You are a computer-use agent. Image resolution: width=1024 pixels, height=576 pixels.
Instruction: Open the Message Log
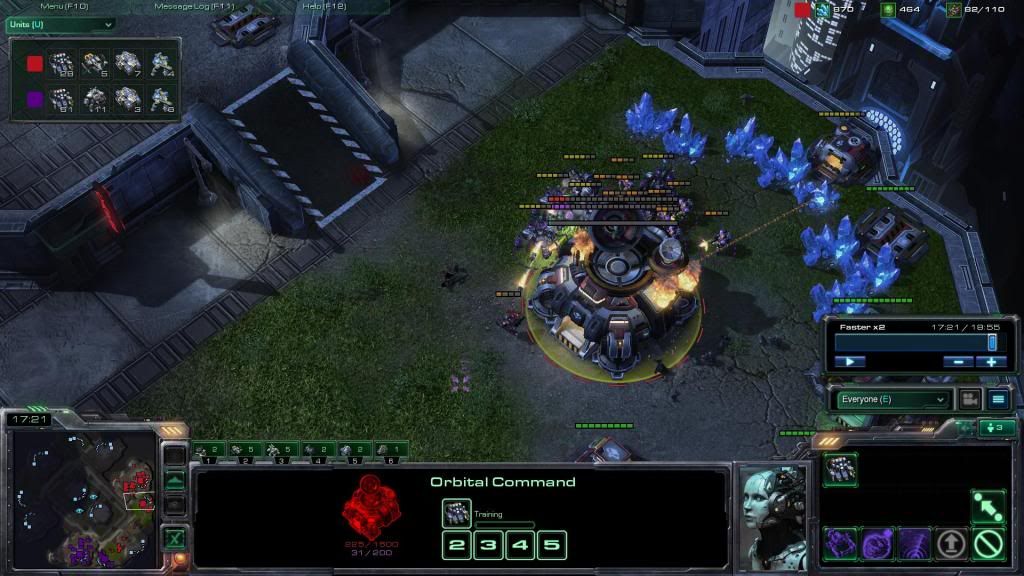[x=195, y=7]
